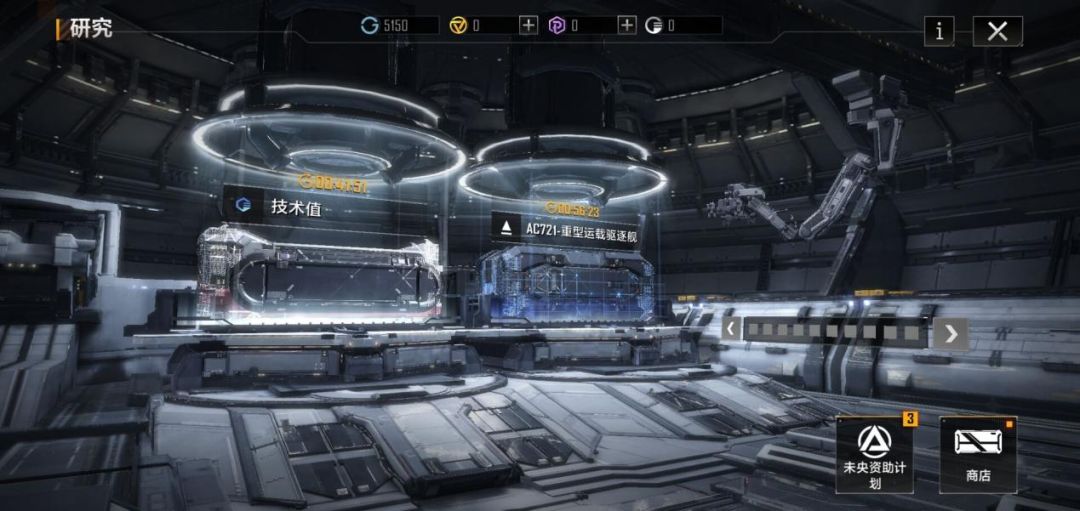Add purple currency with its plus button
Viewport: 1080px width, 511px height.
(626, 25)
